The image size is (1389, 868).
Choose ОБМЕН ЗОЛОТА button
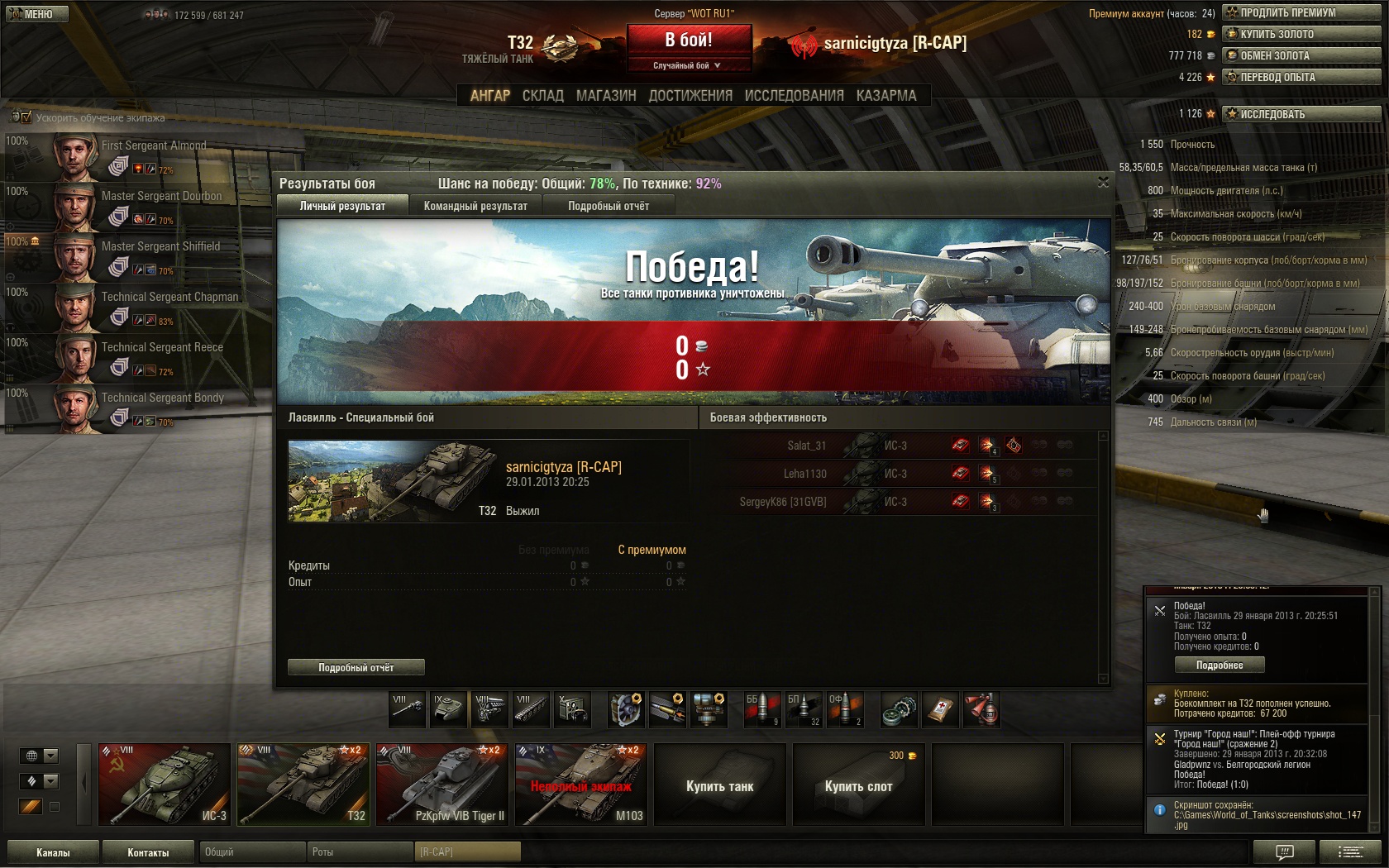click(x=1301, y=55)
